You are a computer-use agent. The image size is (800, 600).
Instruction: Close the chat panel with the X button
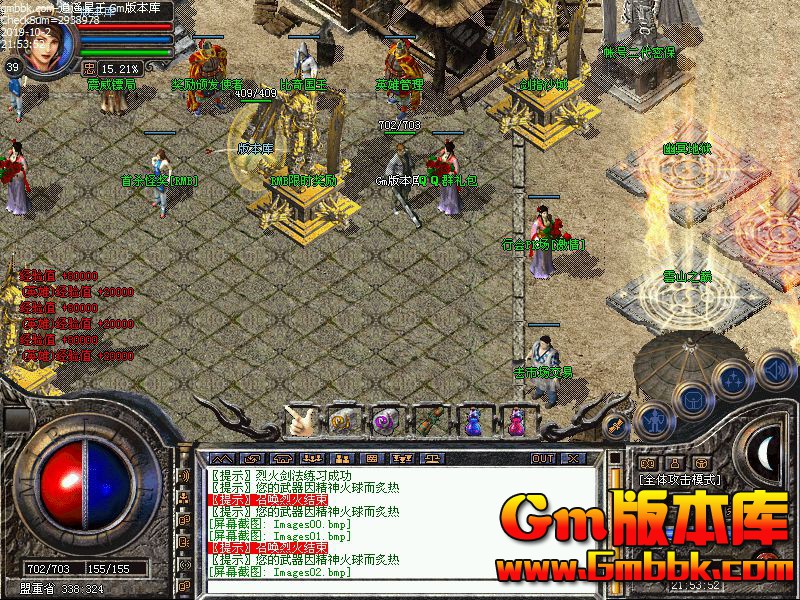pyautogui.click(x=573, y=459)
